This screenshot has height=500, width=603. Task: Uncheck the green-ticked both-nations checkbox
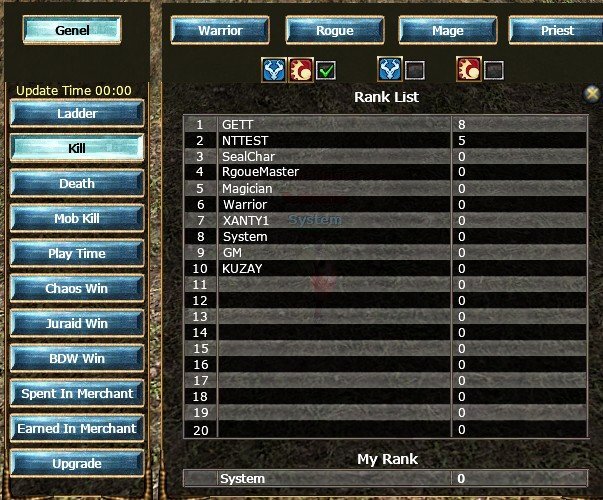coord(326,70)
